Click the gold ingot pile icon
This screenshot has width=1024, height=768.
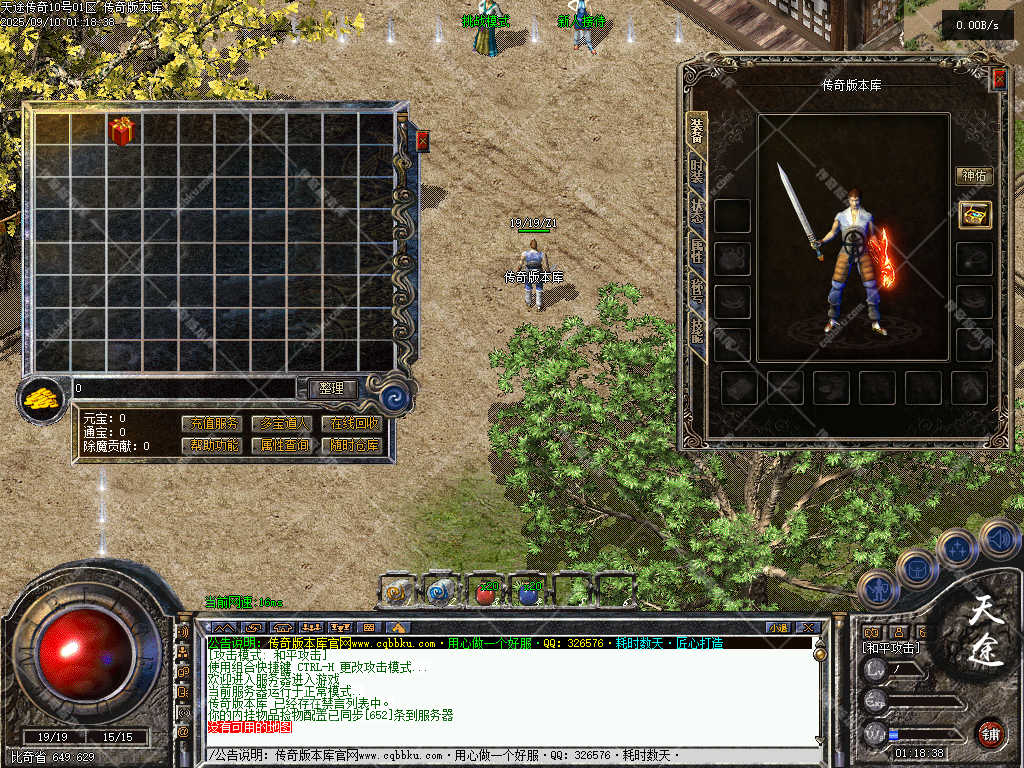(41, 399)
